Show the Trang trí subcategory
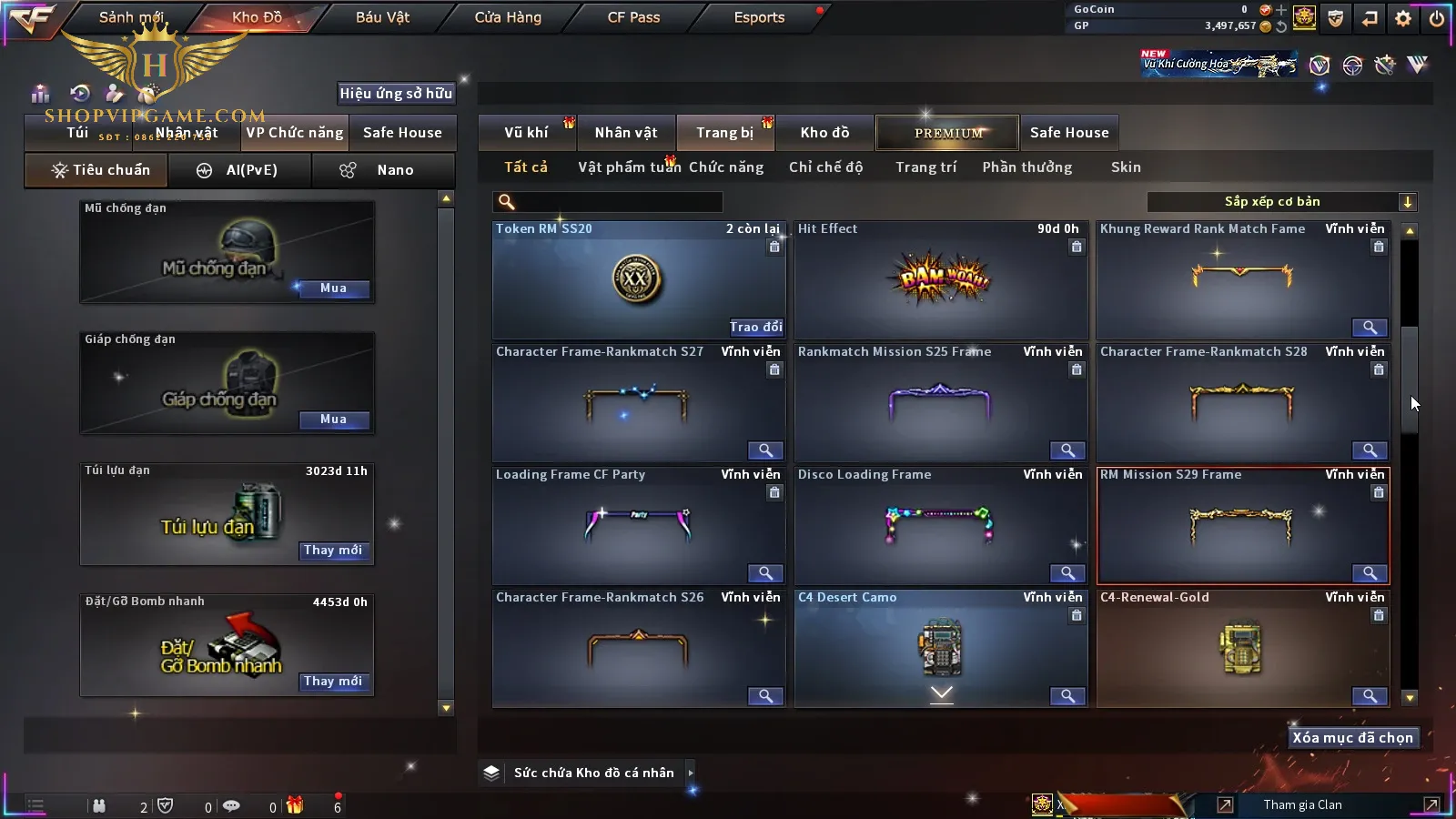The height and width of the screenshot is (819, 1456). click(925, 167)
